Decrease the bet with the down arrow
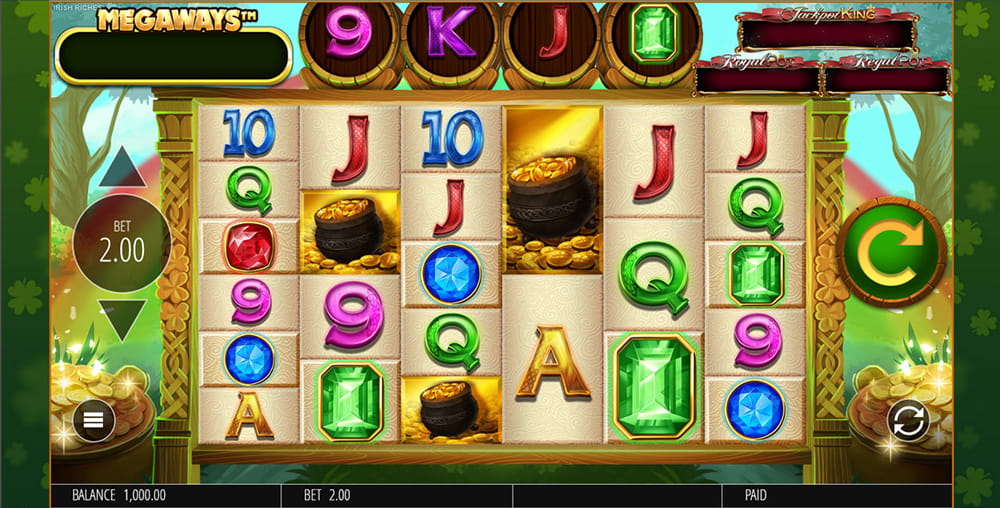The width and height of the screenshot is (1000, 508). [x=122, y=320]
